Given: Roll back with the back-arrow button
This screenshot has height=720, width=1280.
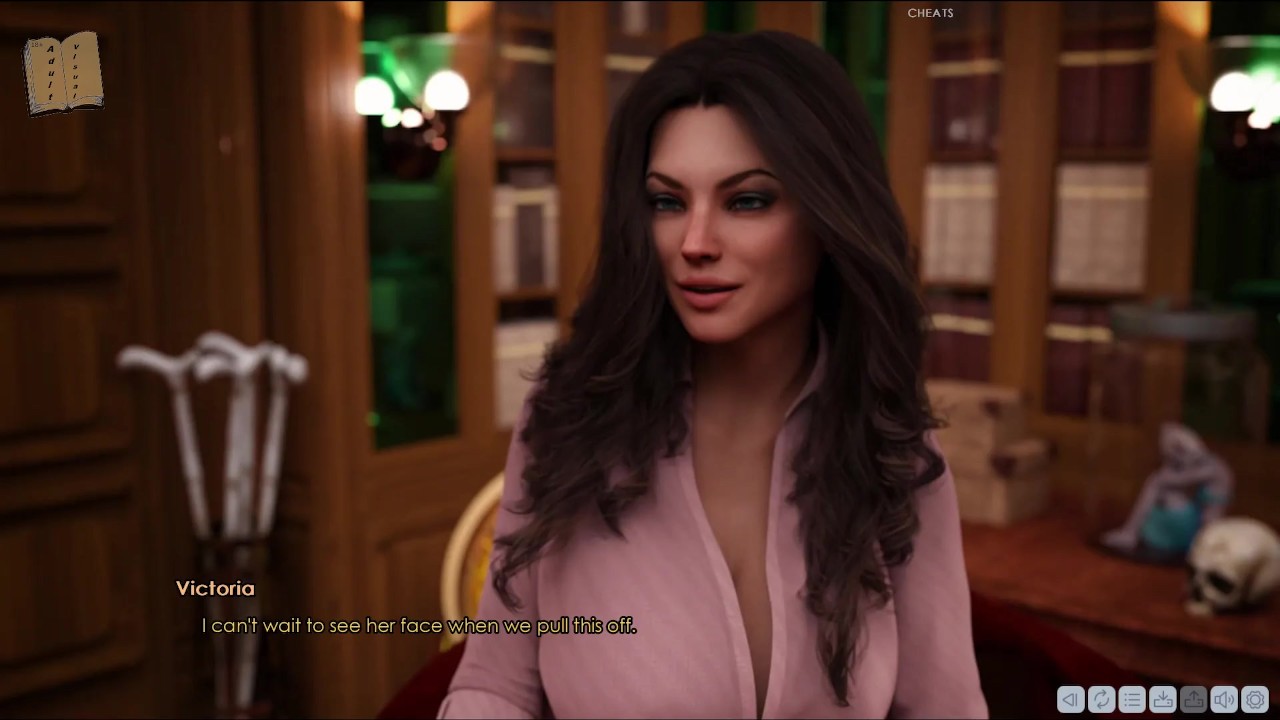Looking at the screenshot, I should click(1070, 700).
